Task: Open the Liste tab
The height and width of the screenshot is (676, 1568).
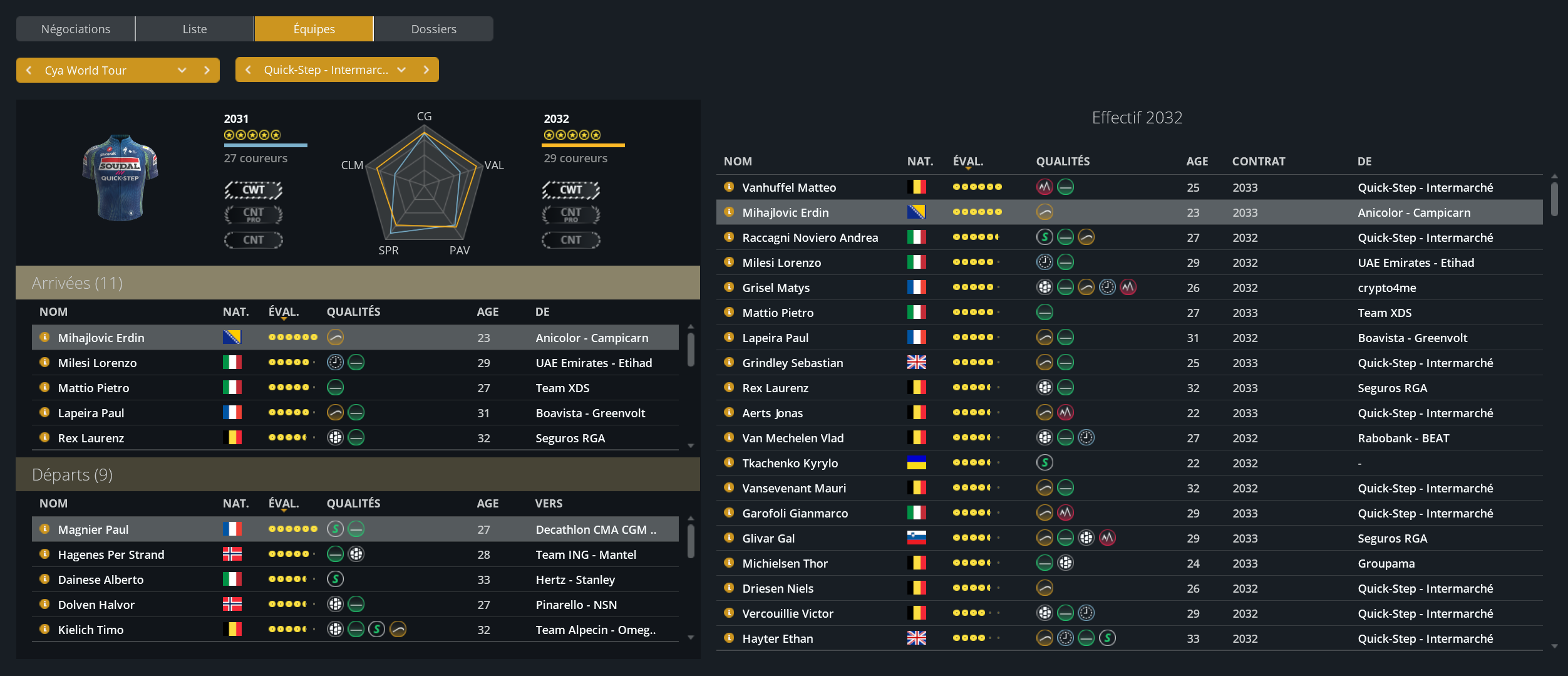Action: tap(194, 29)
